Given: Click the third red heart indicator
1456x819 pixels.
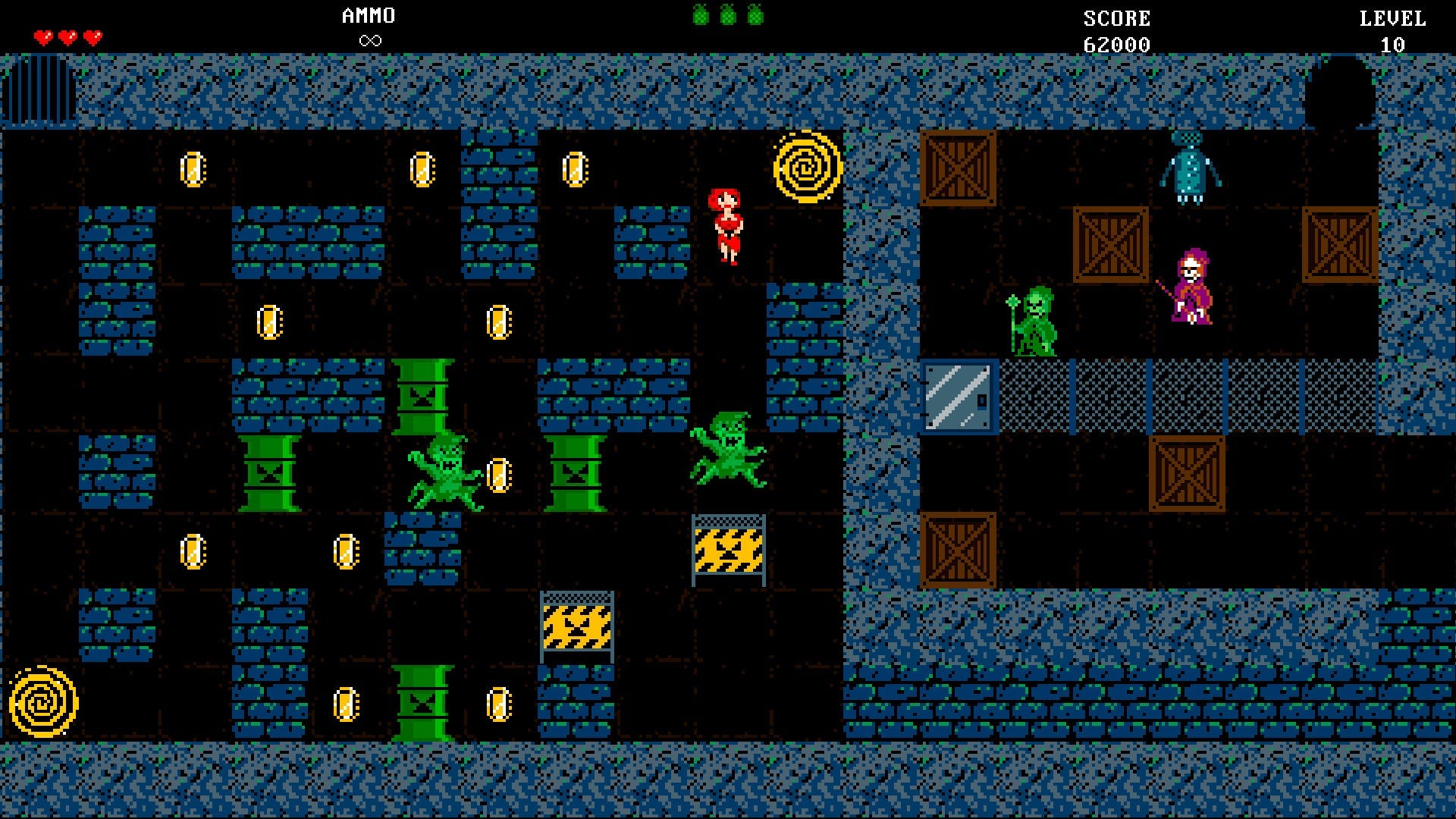Looking at the screenshot, I should coord(91,34).
